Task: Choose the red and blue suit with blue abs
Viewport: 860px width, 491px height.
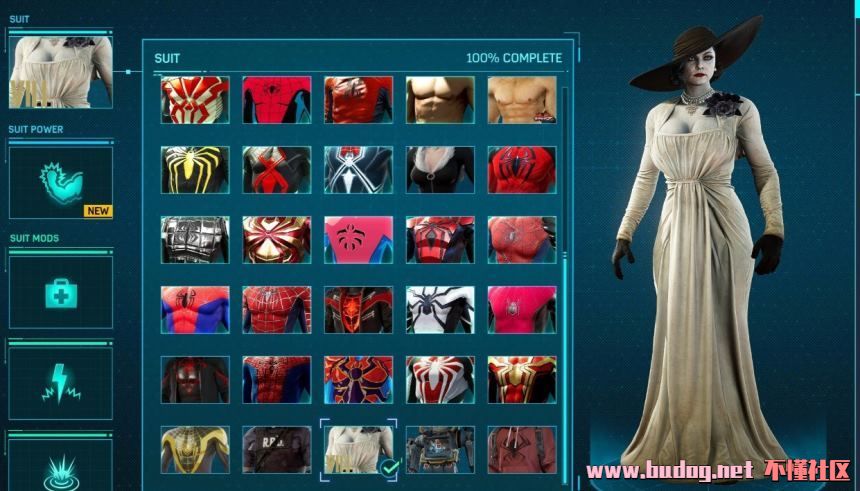Action: [195, 310]
